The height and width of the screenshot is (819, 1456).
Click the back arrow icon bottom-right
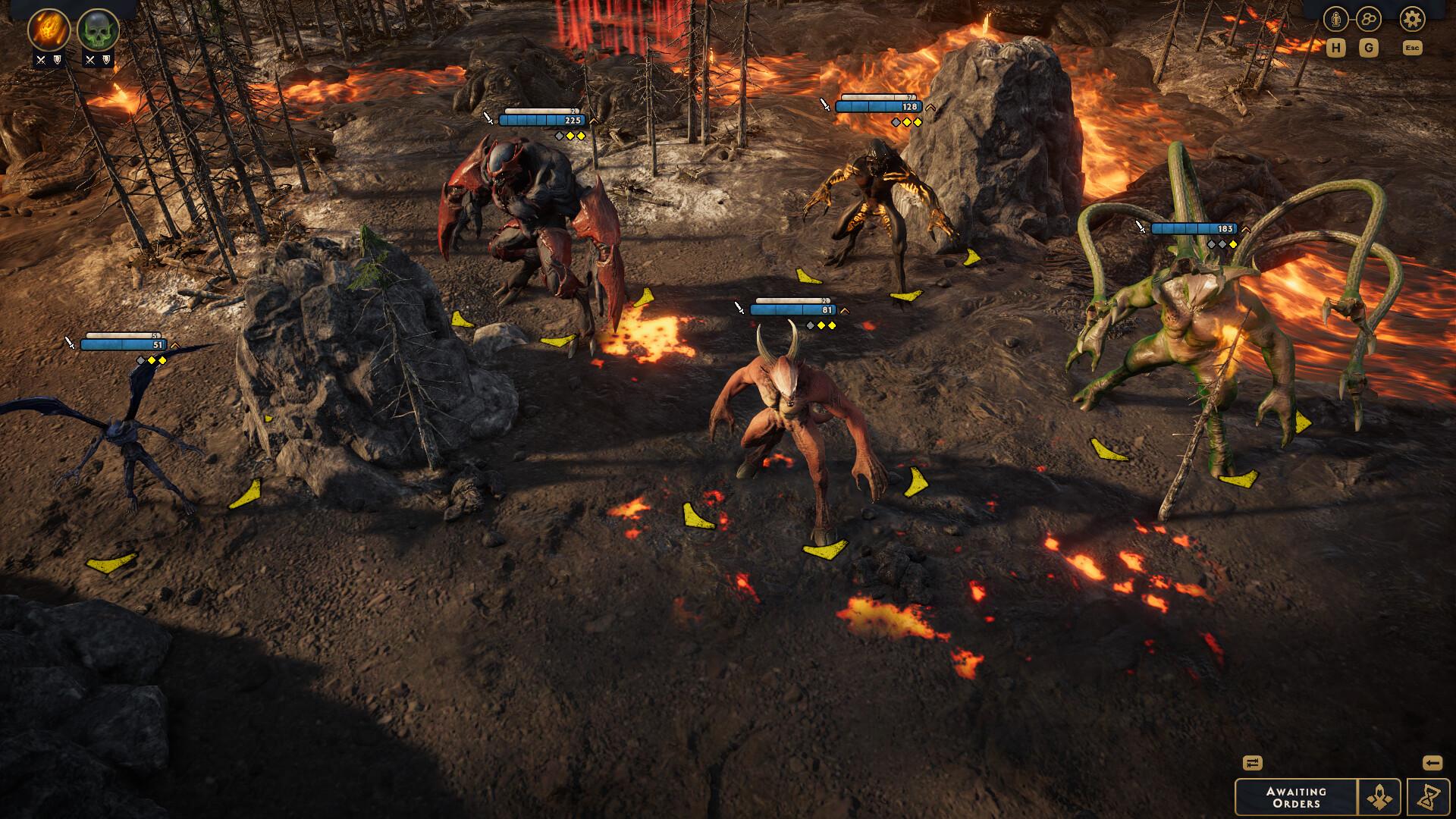coord(1432,763)
